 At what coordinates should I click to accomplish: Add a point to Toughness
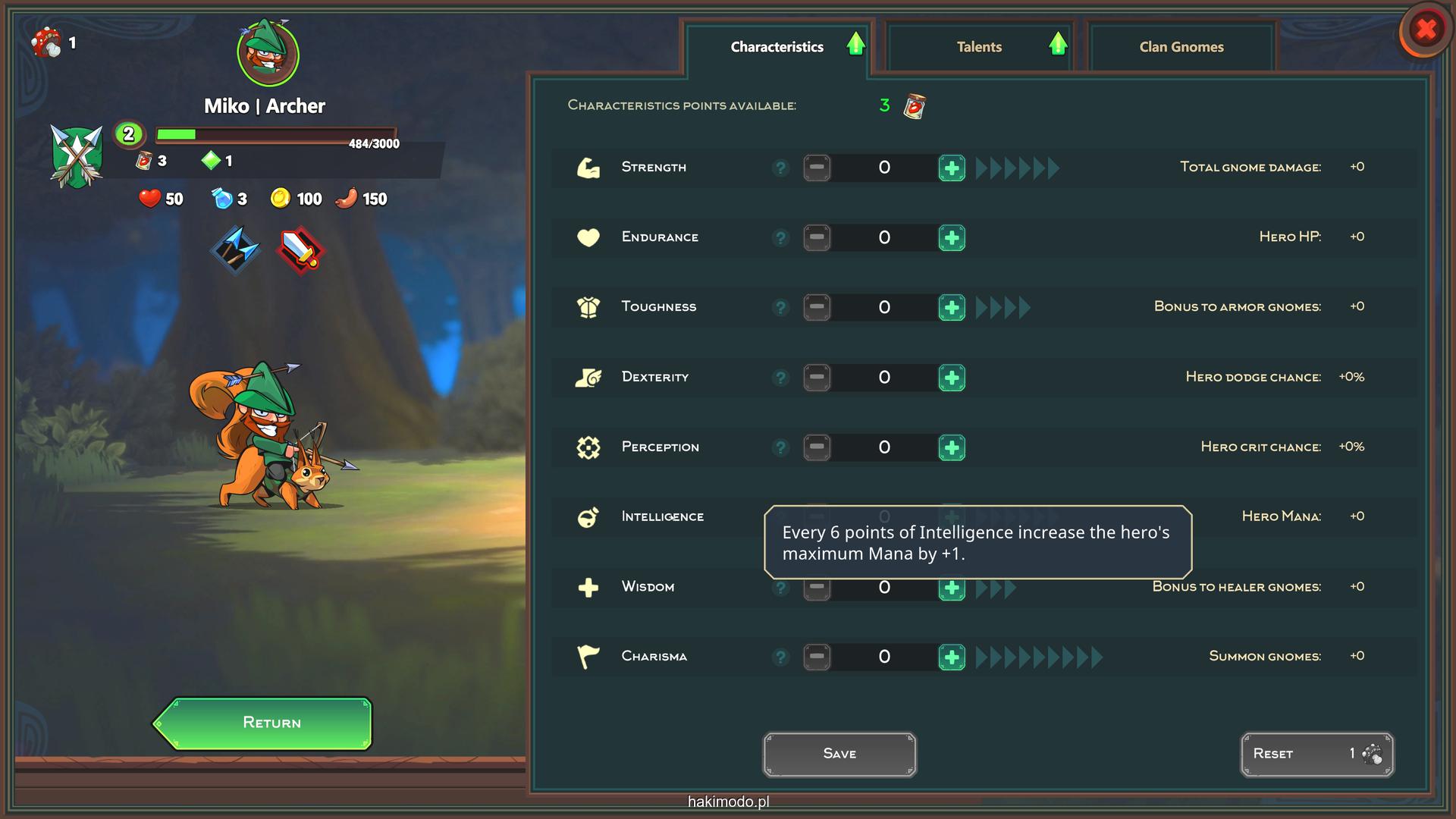pyautogui.click(x=952, y=308)
